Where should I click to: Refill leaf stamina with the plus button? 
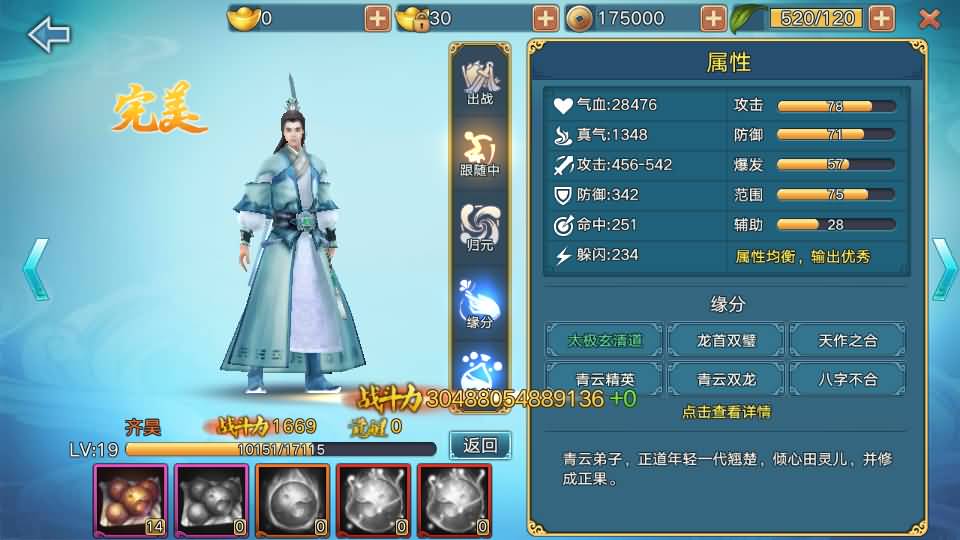881,18
